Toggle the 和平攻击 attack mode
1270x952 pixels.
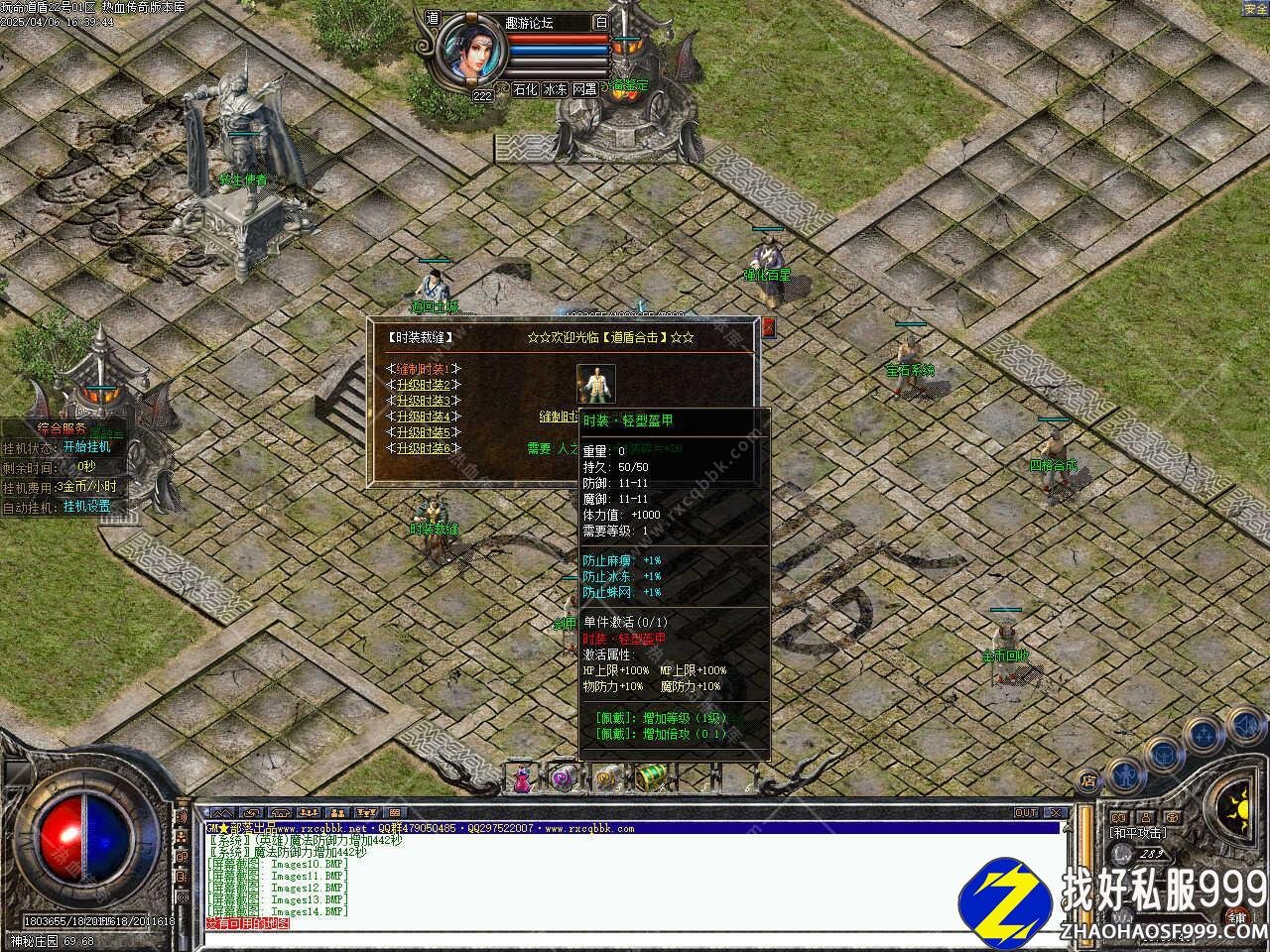tap(1138, 833)
